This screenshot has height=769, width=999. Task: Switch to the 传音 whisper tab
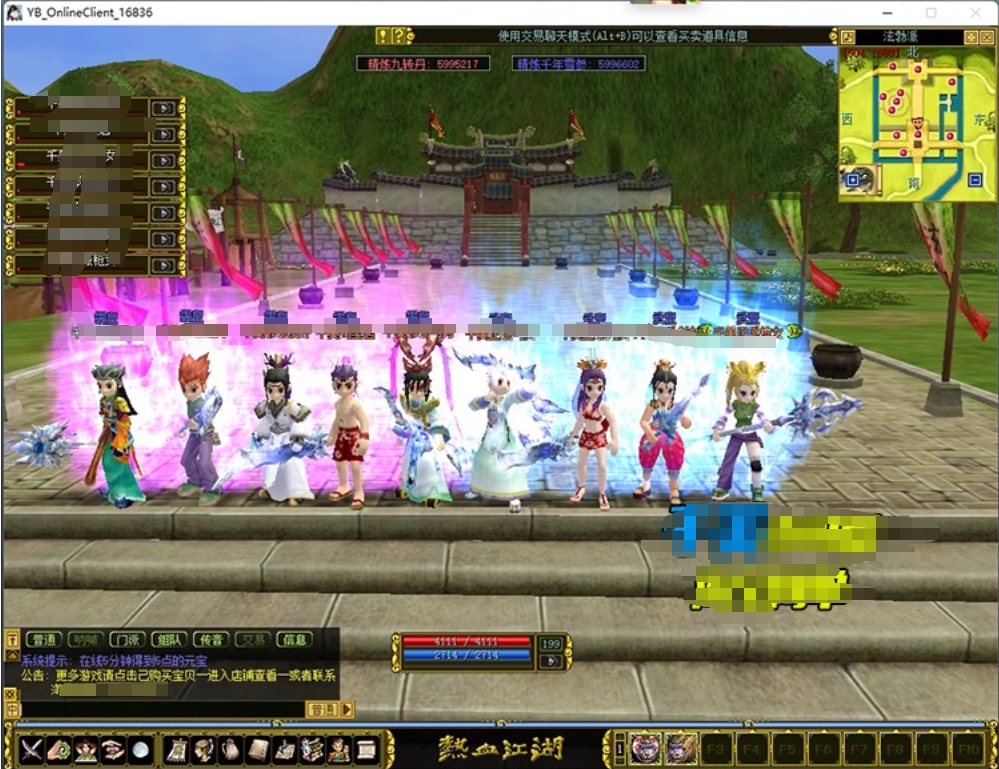(x=210, y=640)
